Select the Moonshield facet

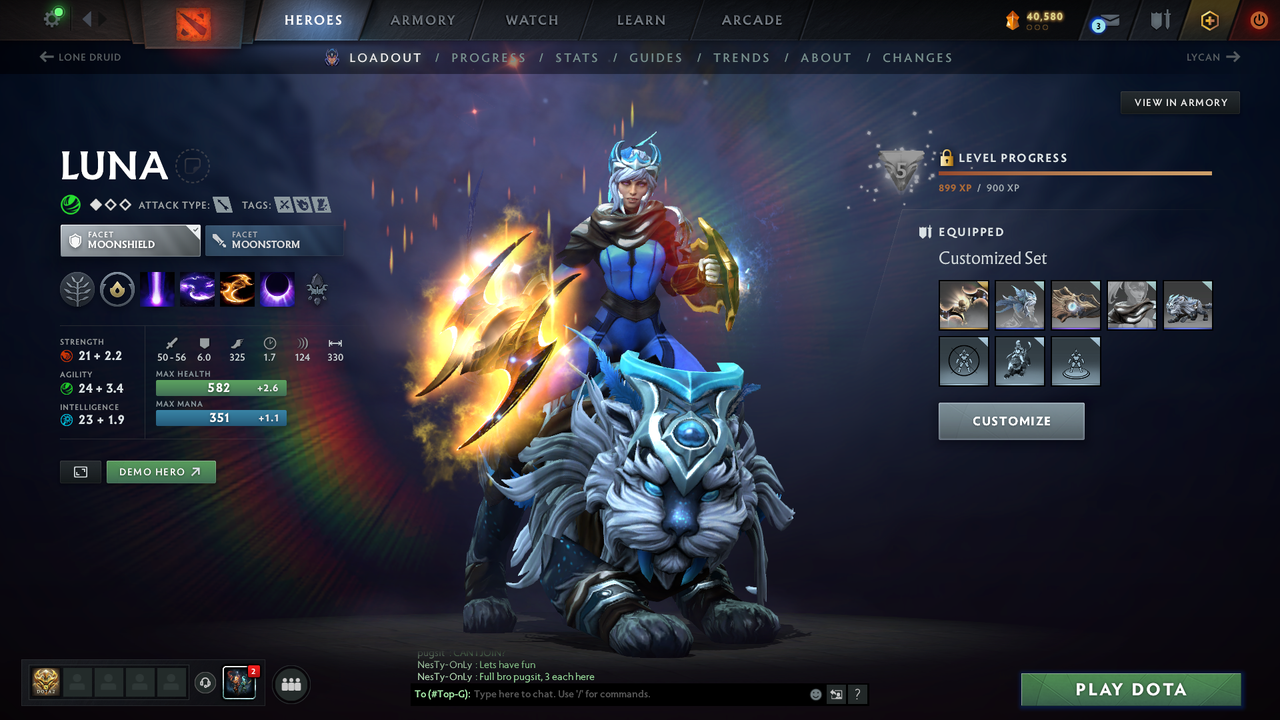pyautogui.click(x=130, y=240)
